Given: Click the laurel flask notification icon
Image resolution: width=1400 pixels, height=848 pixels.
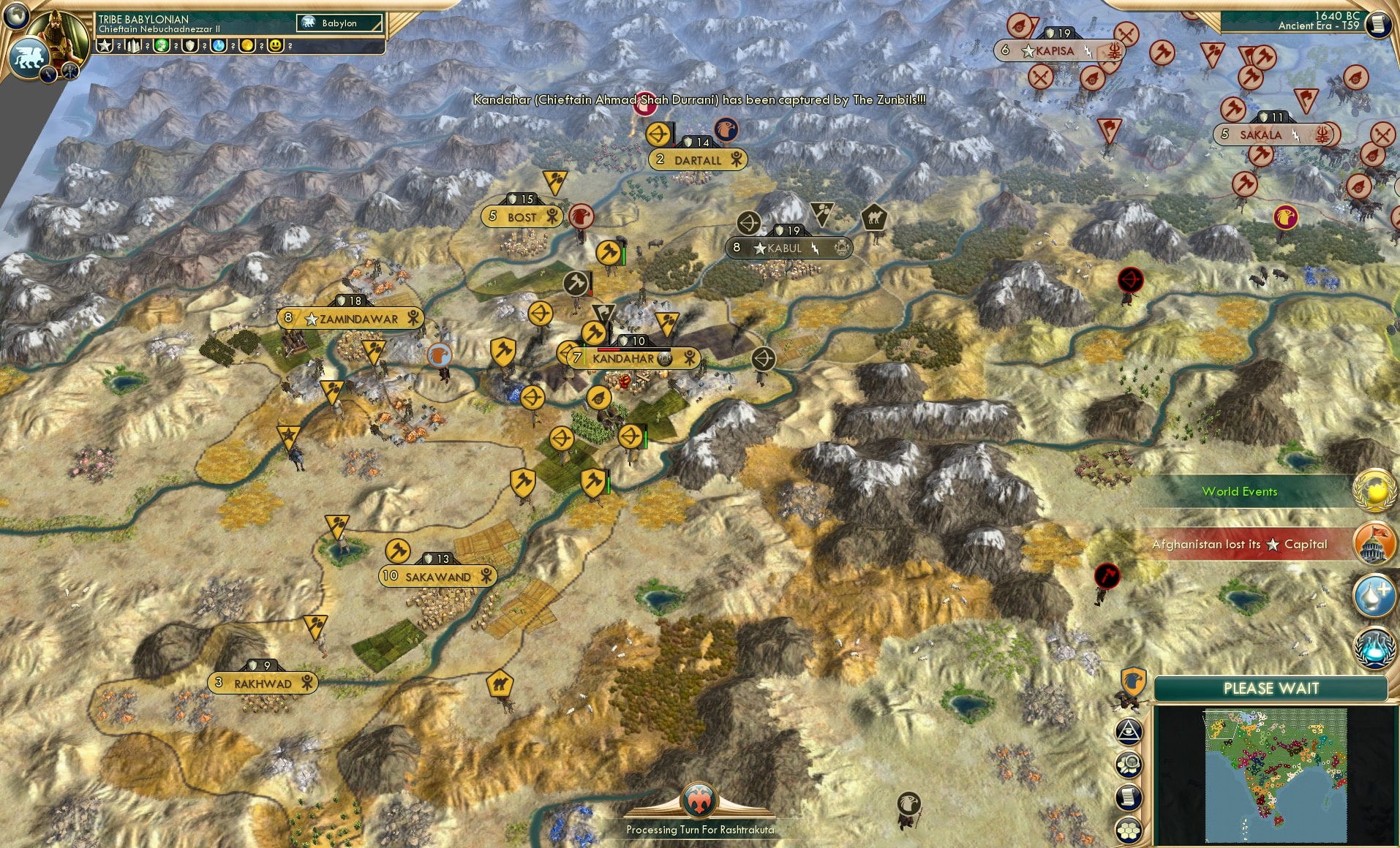Looking at the screenshot, I should tap(1373, 648).
